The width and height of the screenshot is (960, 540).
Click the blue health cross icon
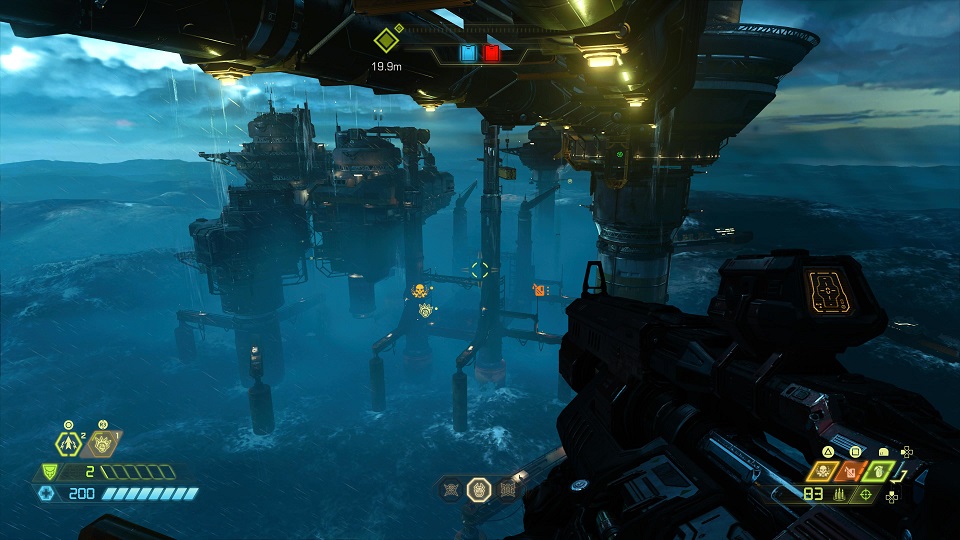tap(46, 493)
